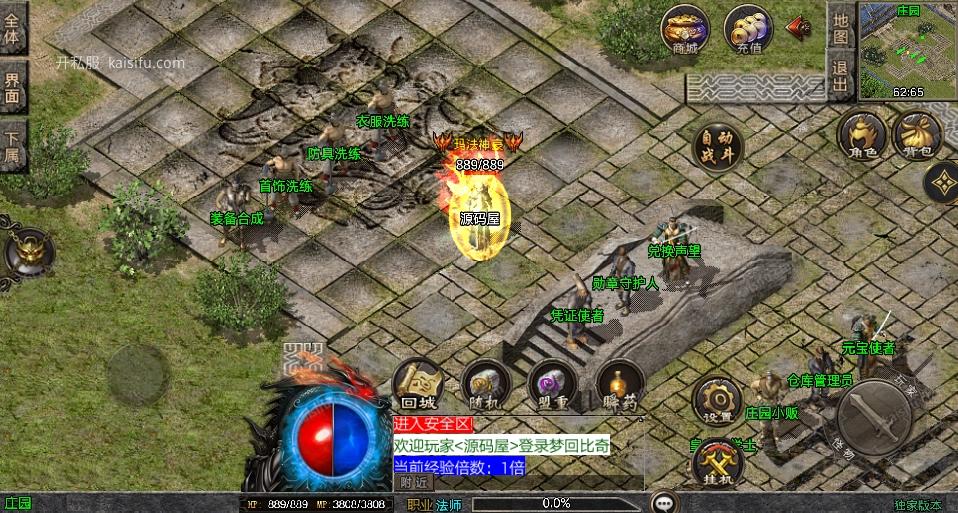Open the 地图 map button

(841, 28)
